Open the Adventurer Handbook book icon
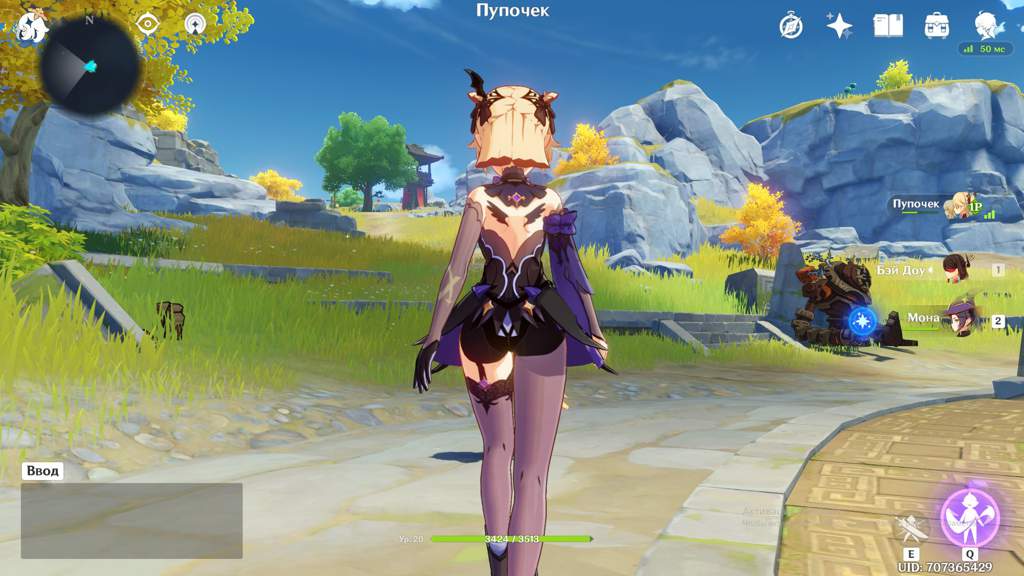 click(x=888, y=26)
